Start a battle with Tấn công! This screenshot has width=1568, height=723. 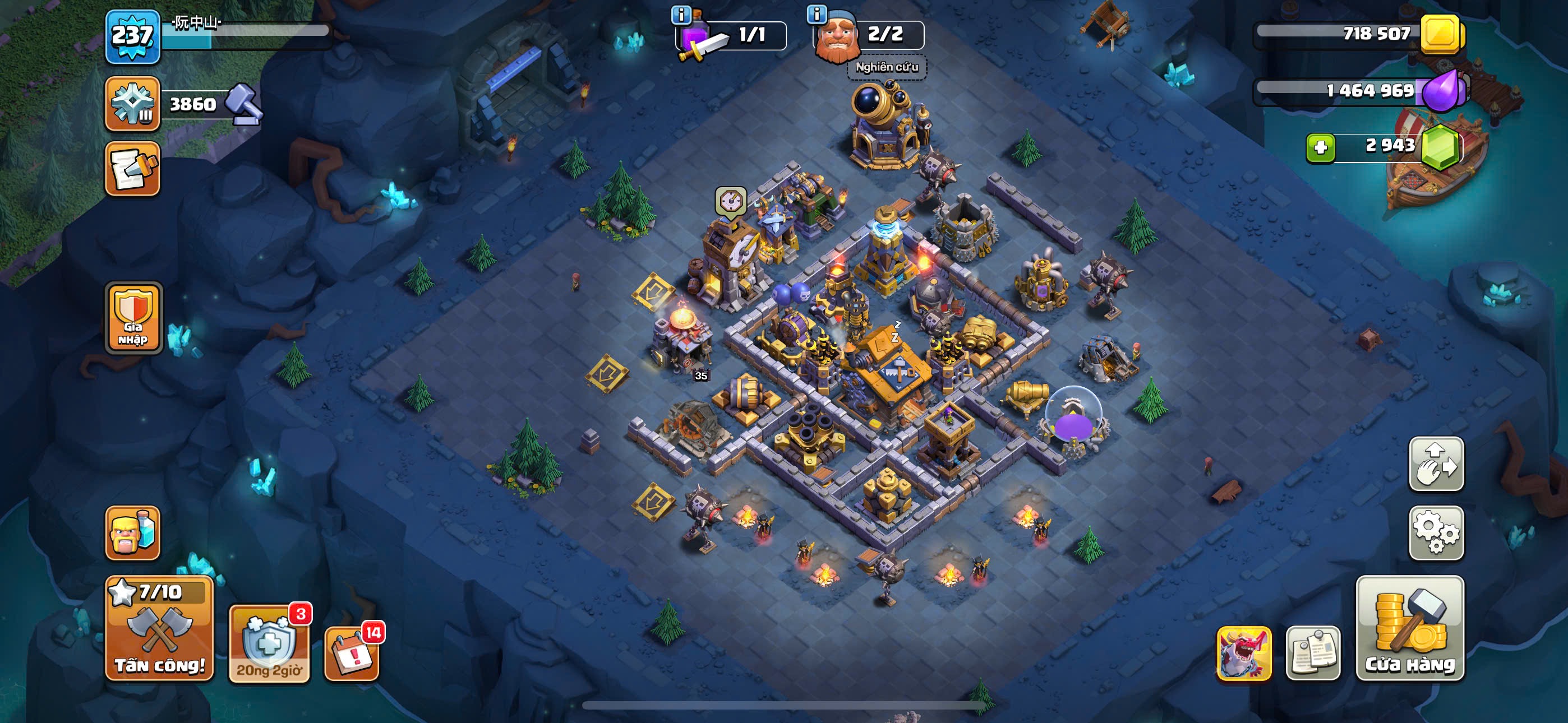pyautogui.click(x=159, y=628)
